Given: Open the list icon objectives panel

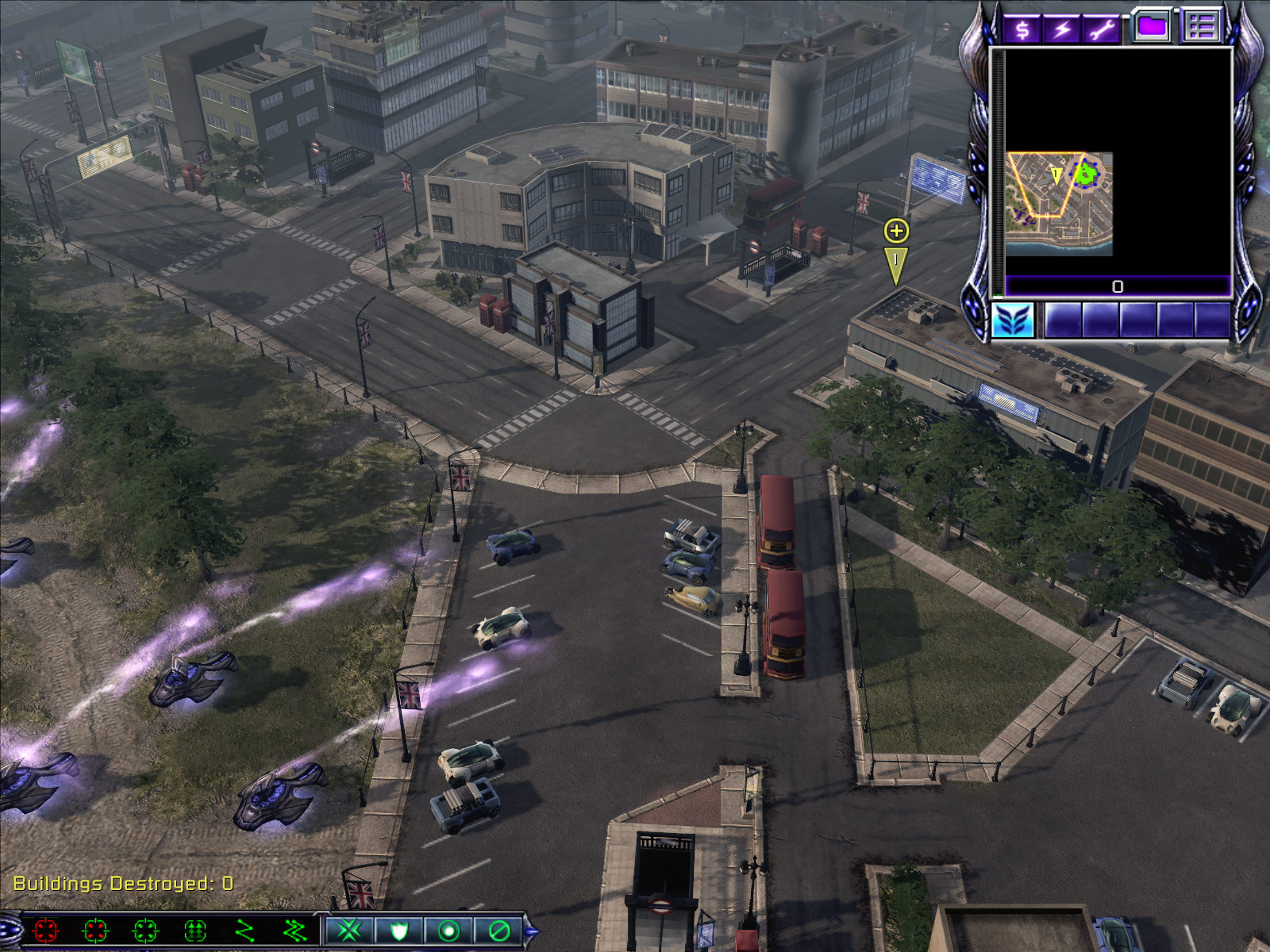Looking at the screenshot, I should coord(1201,26).
